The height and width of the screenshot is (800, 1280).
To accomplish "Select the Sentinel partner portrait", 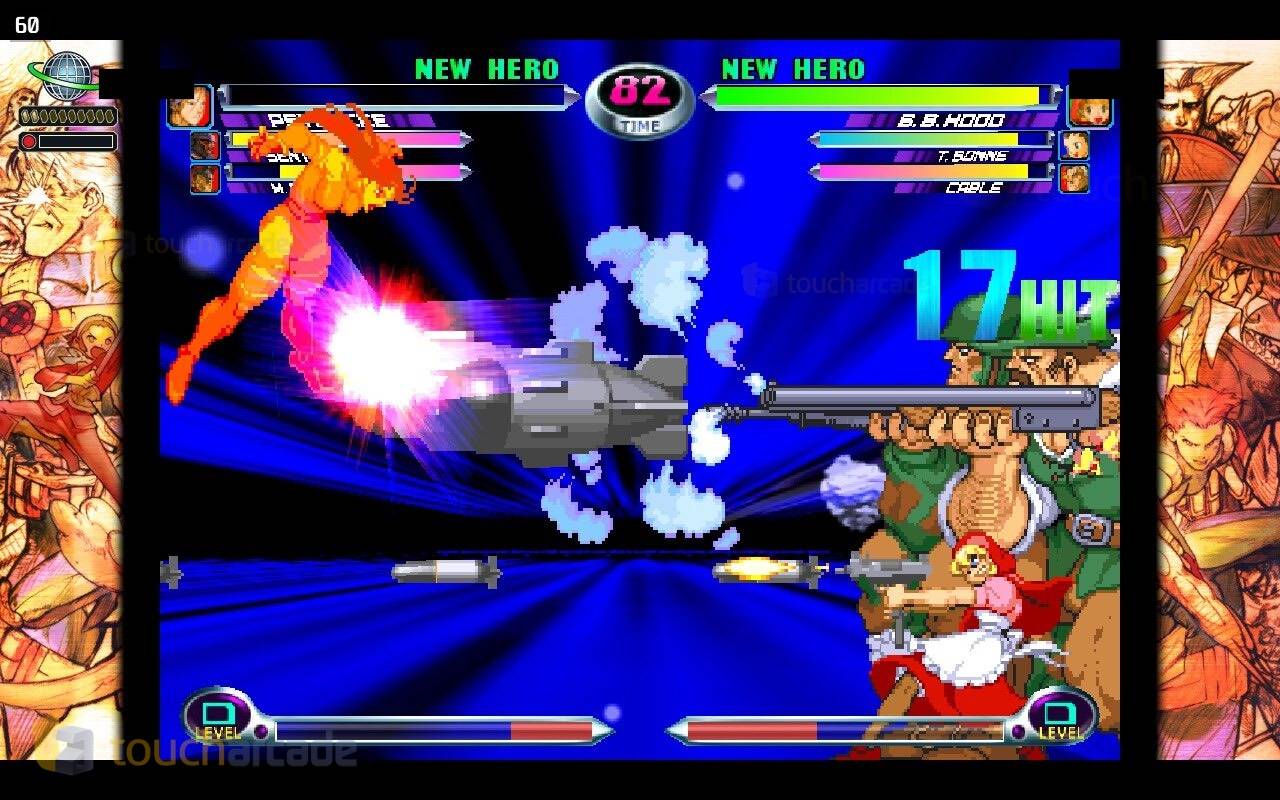I will tap(205, 146).
